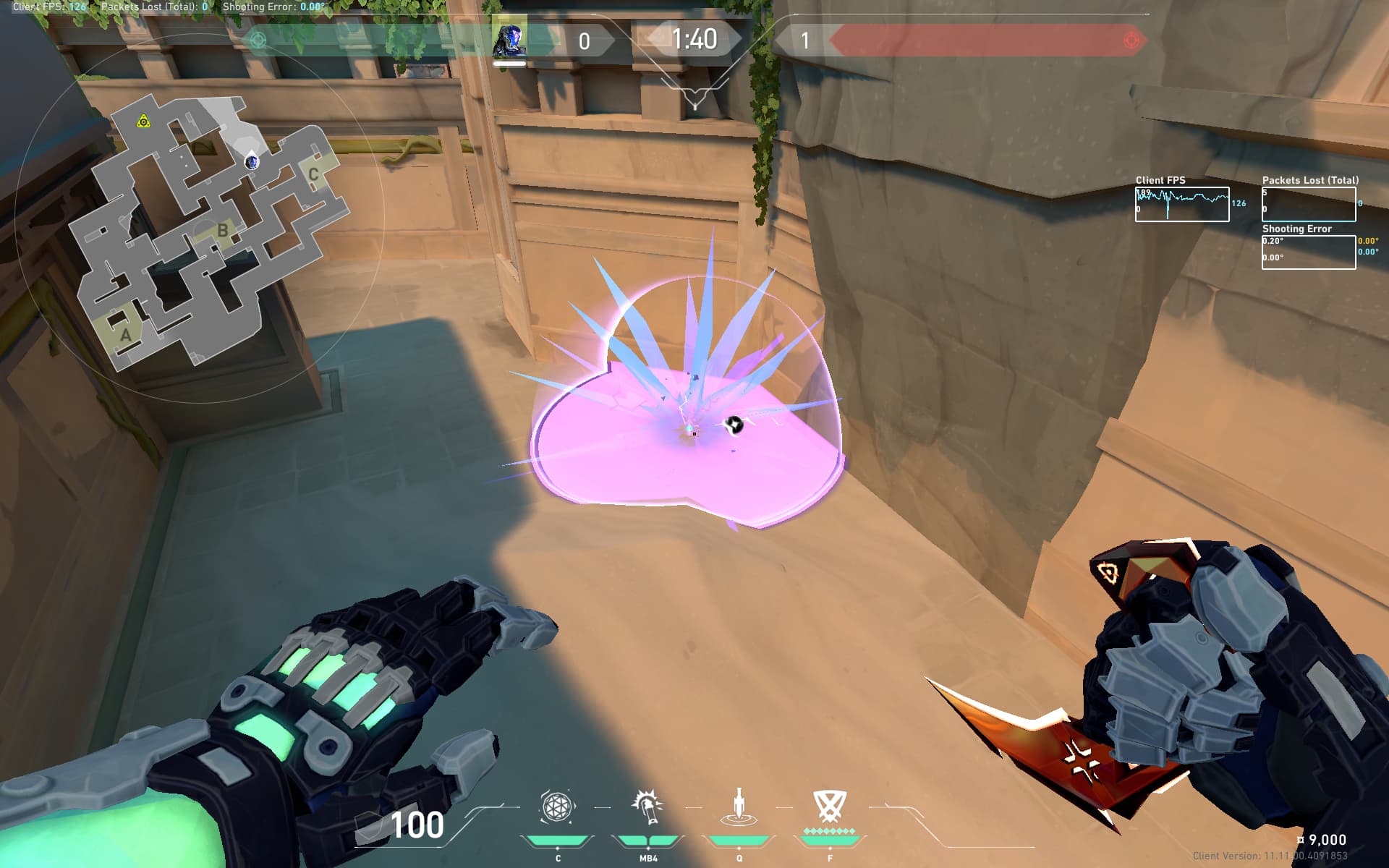Select the player agent marker on the minimap
Image resolution: width=1389 pixels, height=868 pixels.
click(252, 162)
